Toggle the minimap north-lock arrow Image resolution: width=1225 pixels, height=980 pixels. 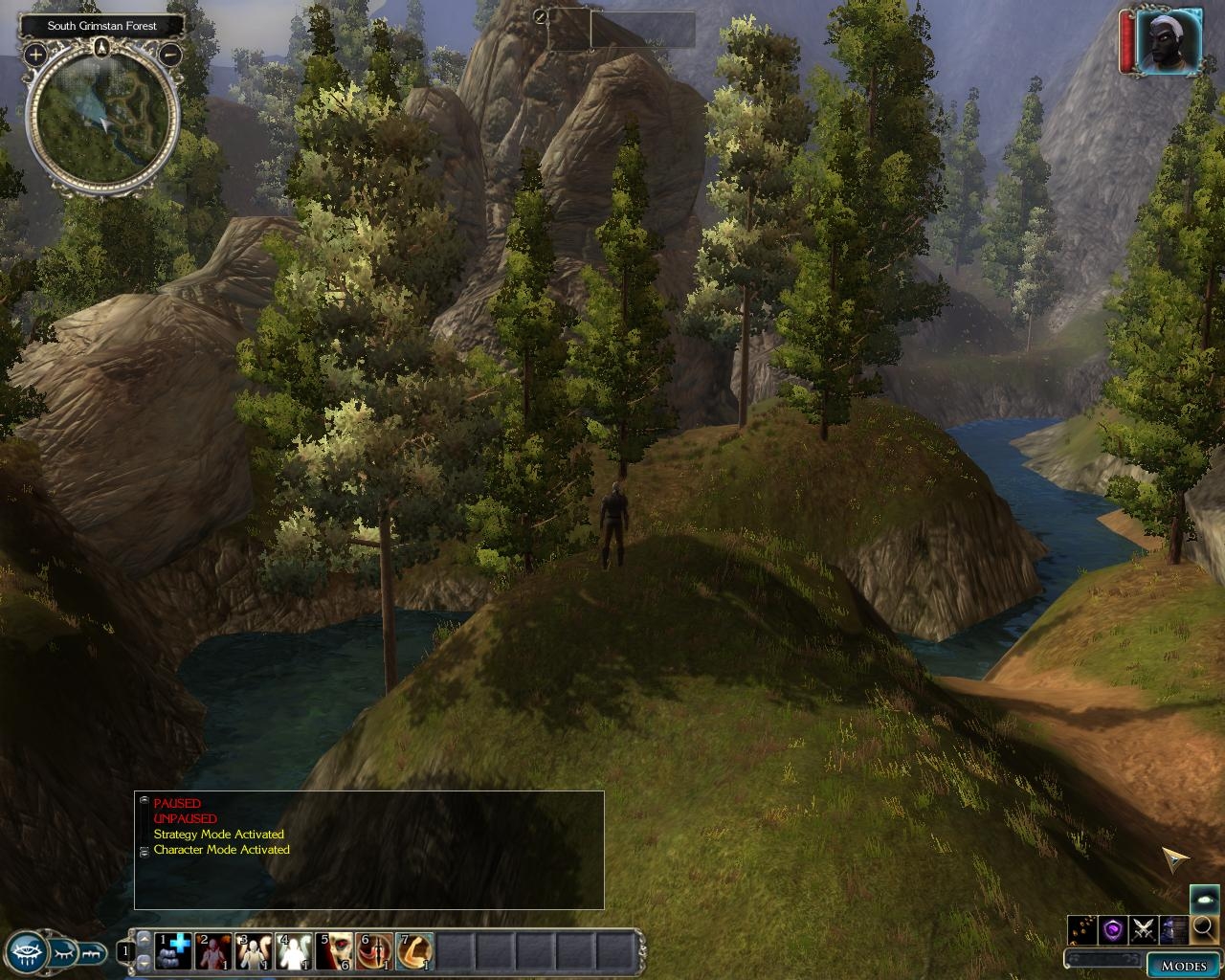102,48
